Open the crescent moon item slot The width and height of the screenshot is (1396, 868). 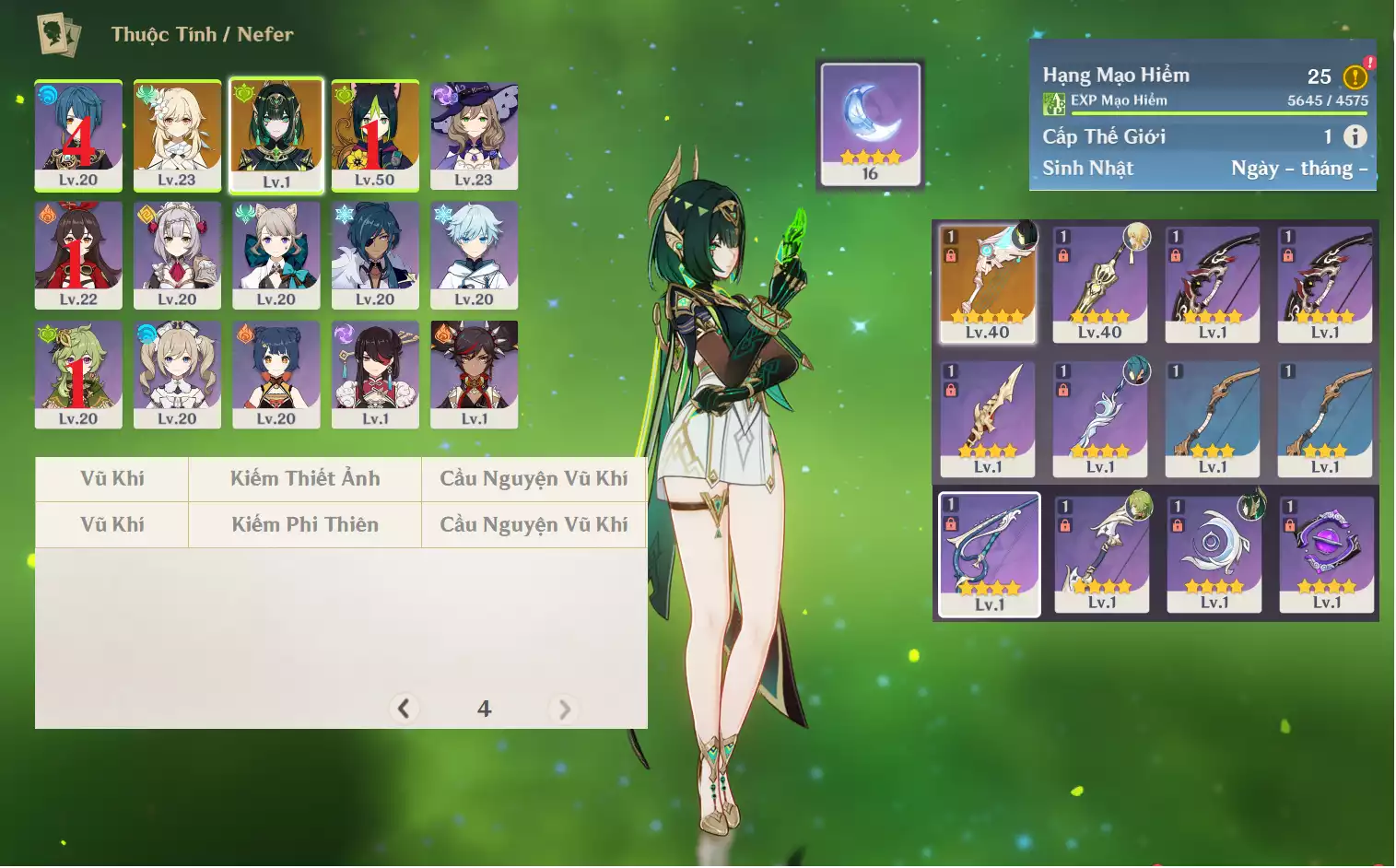click(x=870, y=123)
